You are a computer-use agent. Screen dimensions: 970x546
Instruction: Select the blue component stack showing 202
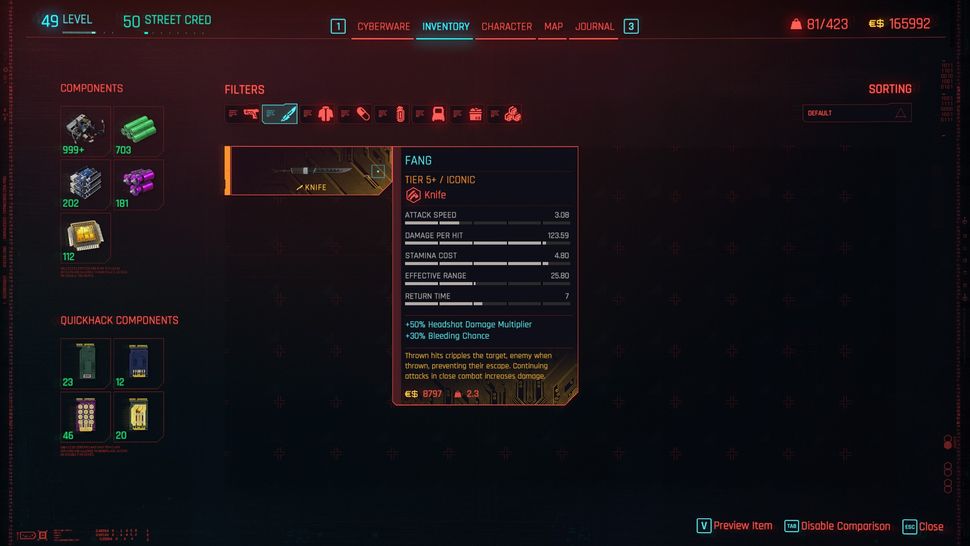tap(85, 184)
